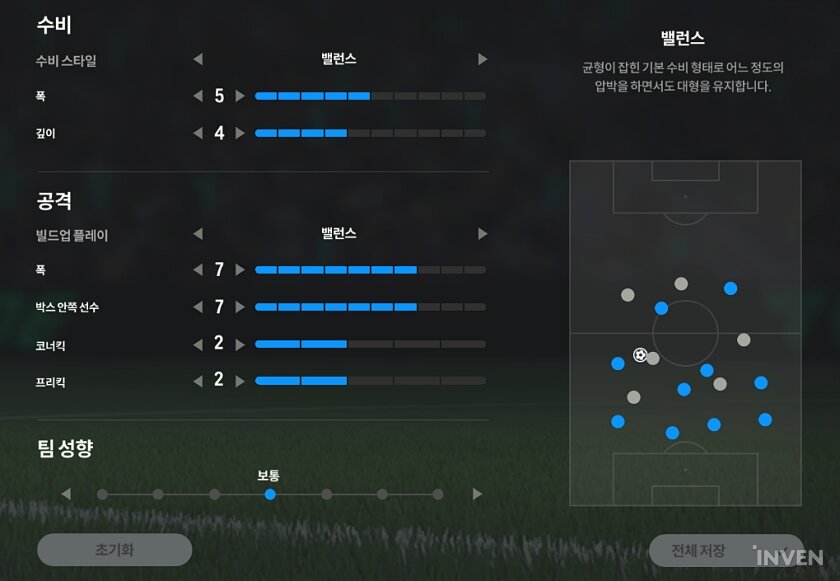Image resolution: width=840 pixels, height=581 pixels.
Task: Decrease defensive 깊이 value
Action: point(198,133)
